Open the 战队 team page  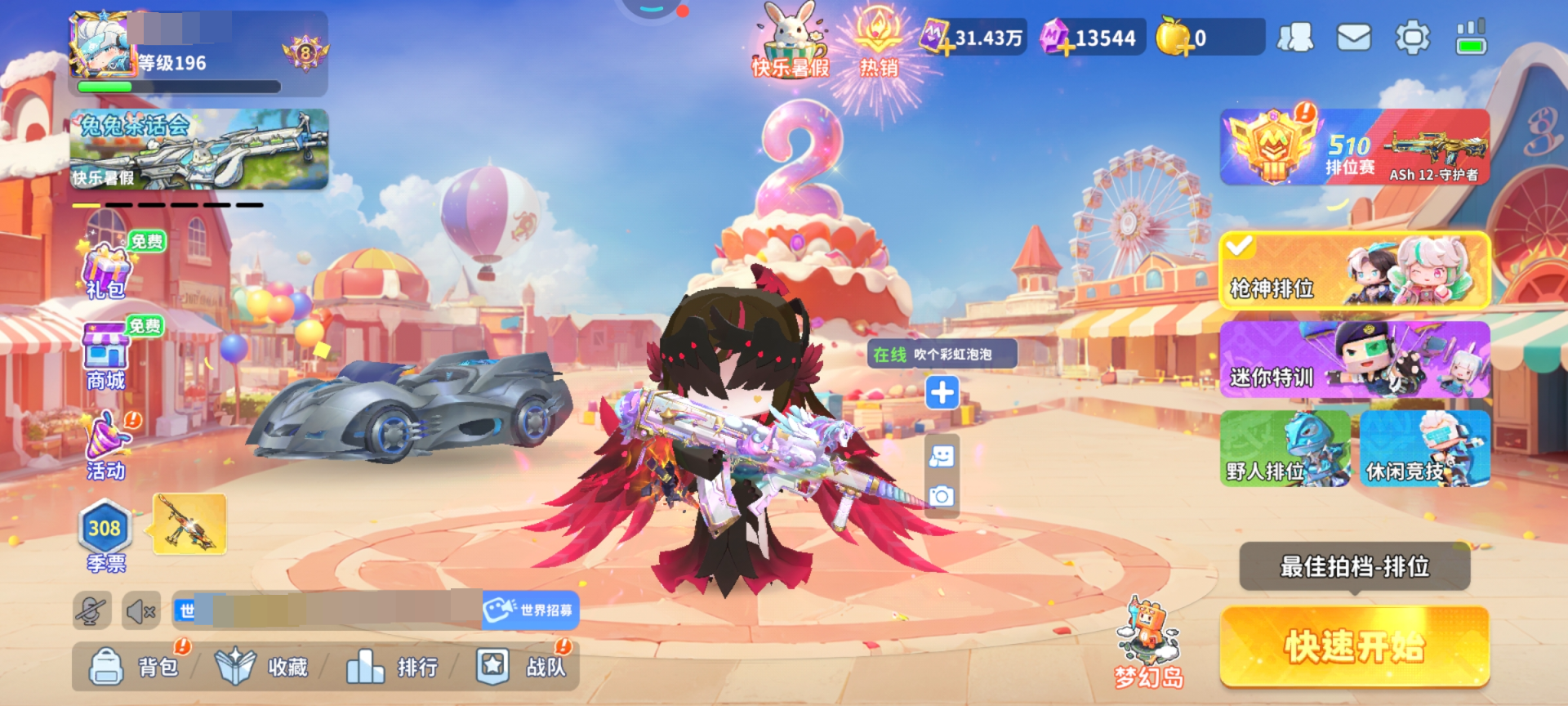[521, 667]
